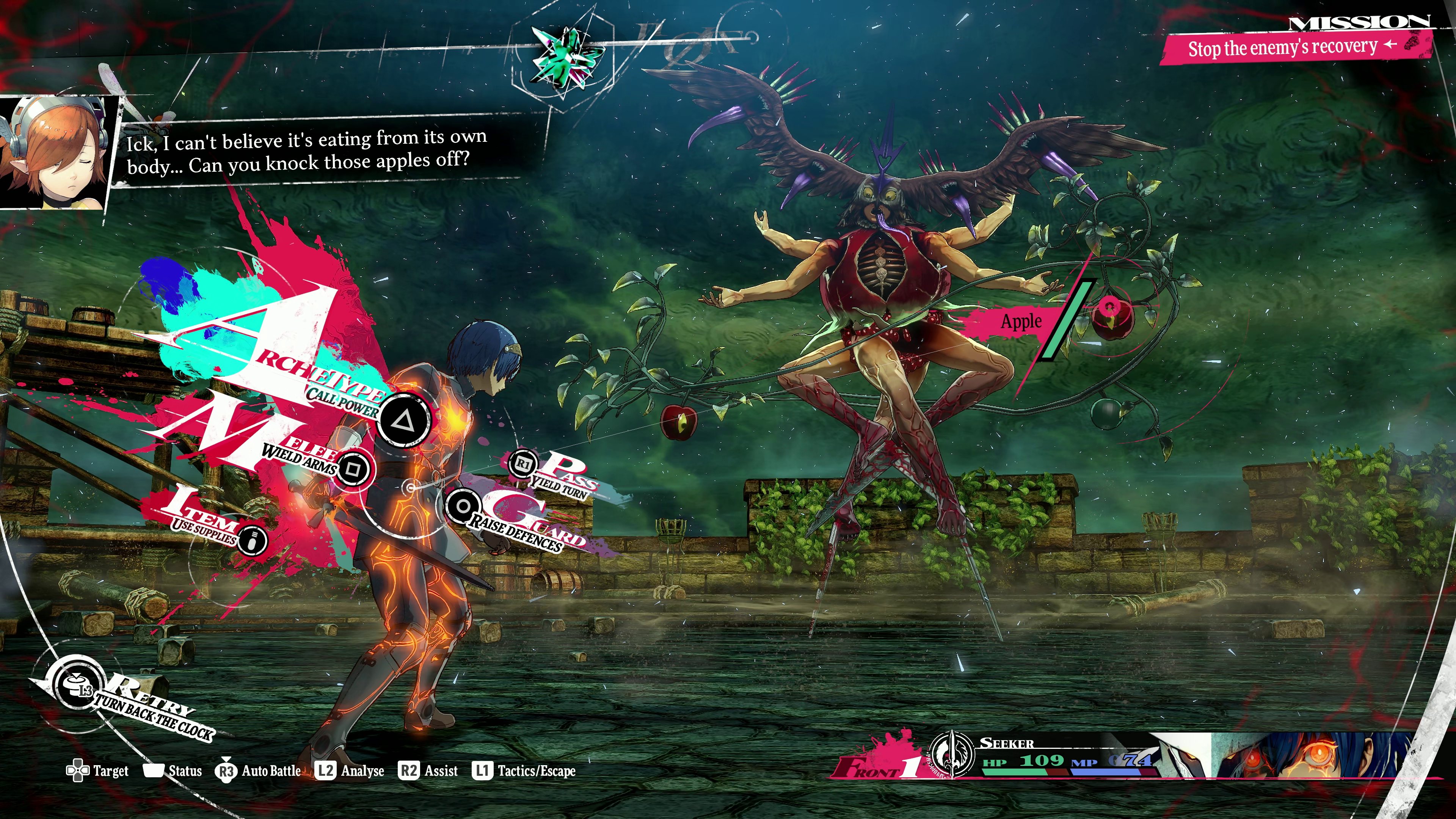Select Guard to raise defences
Image resolution: width=1456 pixels, height=819 pixels.
coord(462,507)
